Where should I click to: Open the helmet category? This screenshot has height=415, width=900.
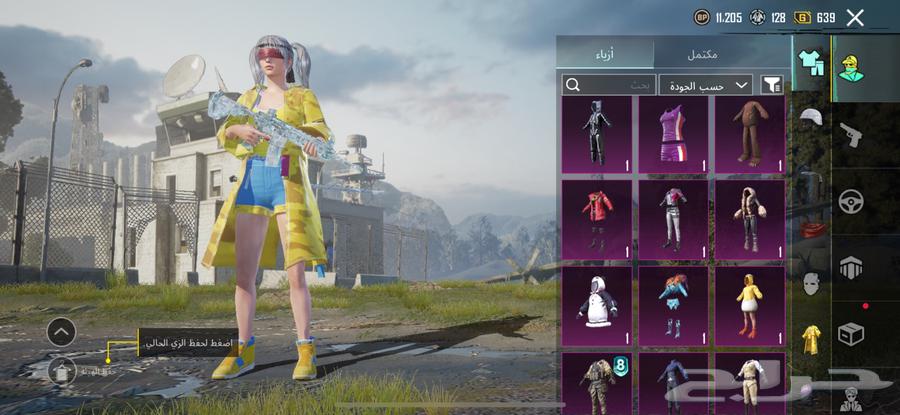pyautogui.click(x=810, y=118)
